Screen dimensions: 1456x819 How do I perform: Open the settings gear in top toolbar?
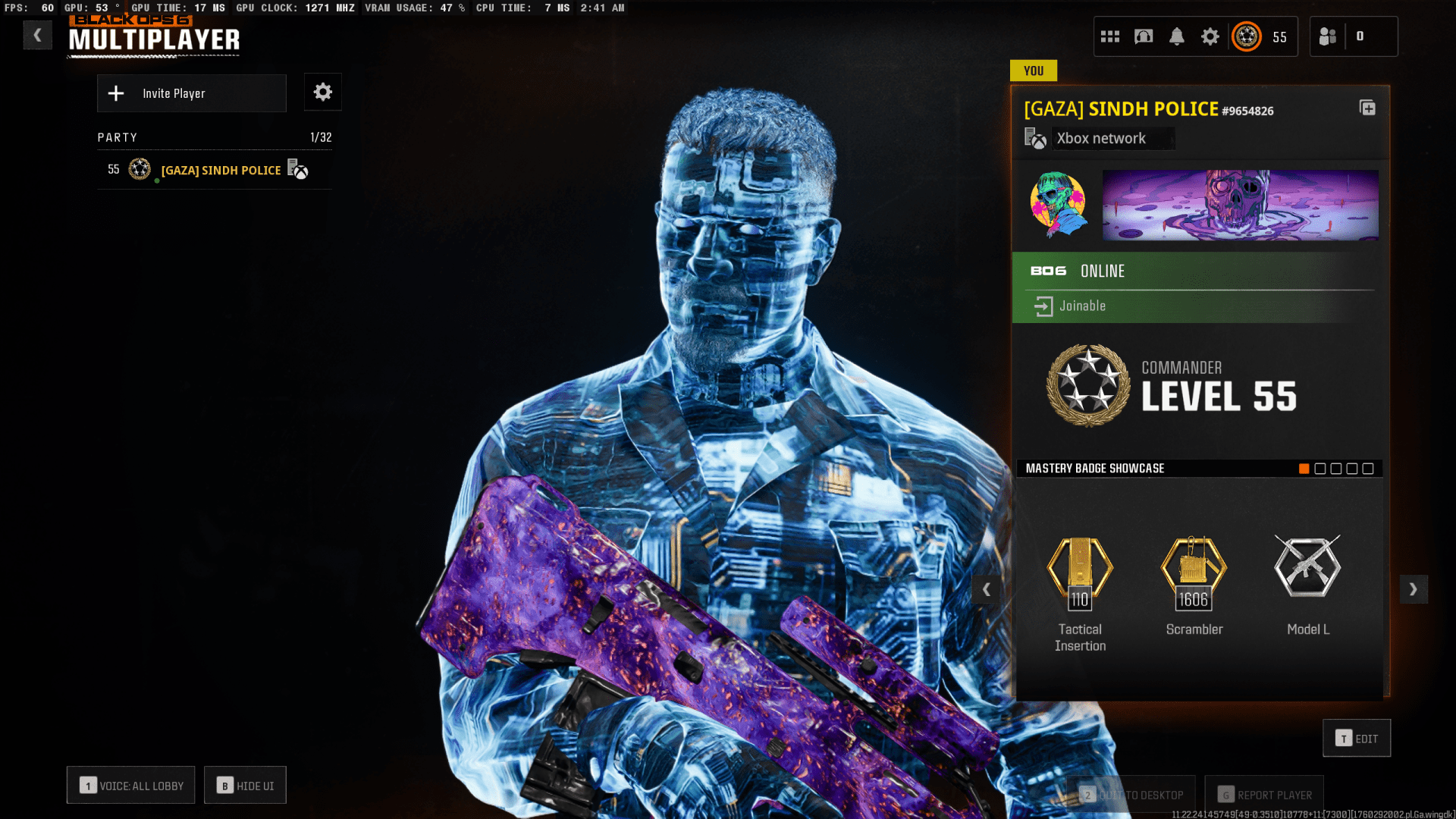click(1210, 36)
